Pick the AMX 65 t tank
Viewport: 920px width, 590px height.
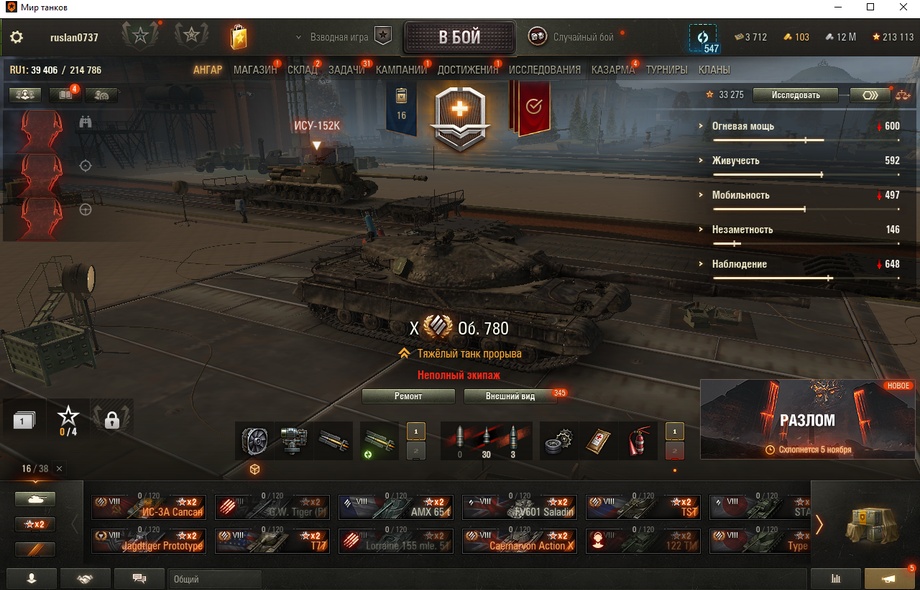(395, 507)
